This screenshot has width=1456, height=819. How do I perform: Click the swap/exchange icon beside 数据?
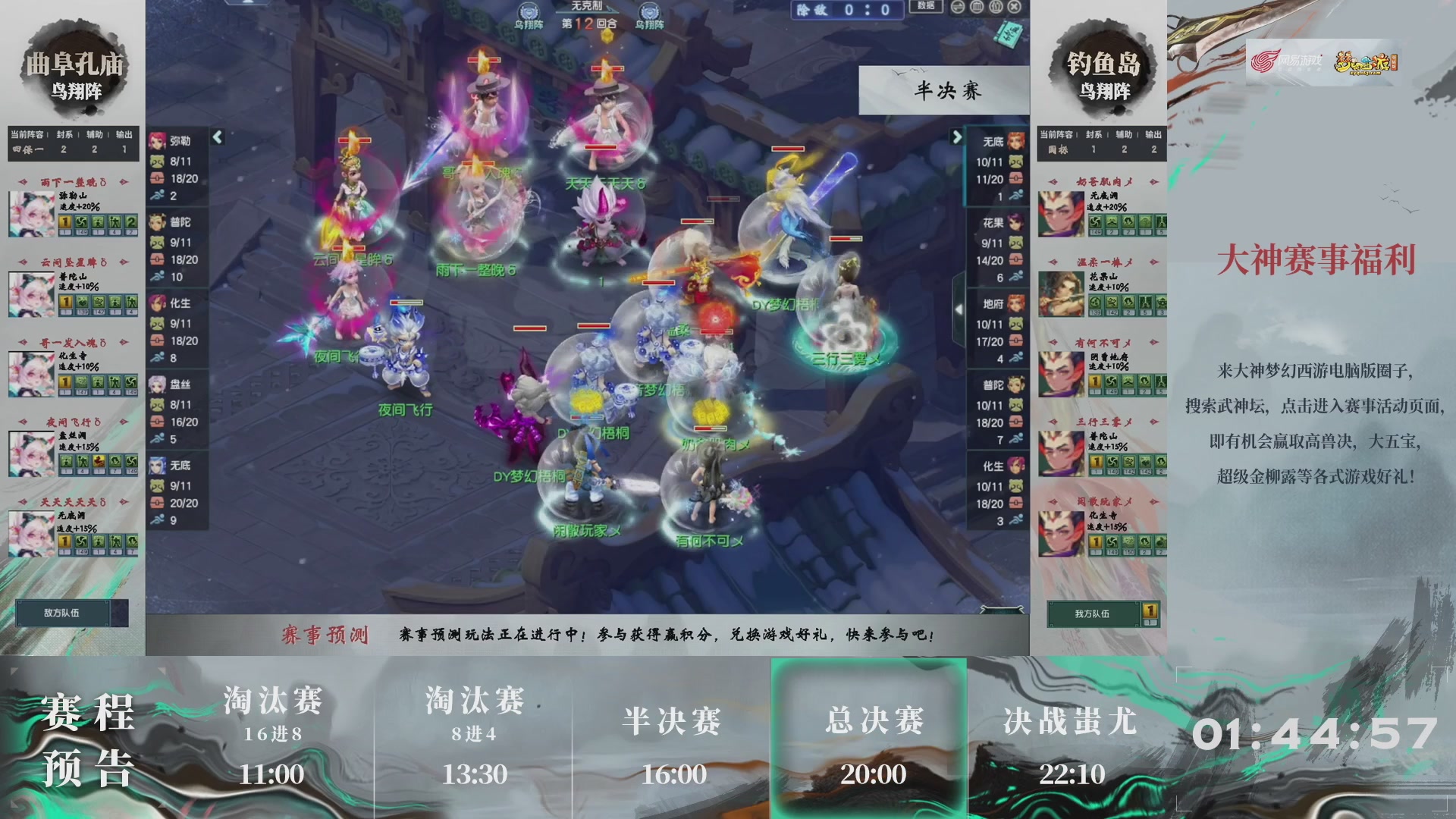point(957,7)
